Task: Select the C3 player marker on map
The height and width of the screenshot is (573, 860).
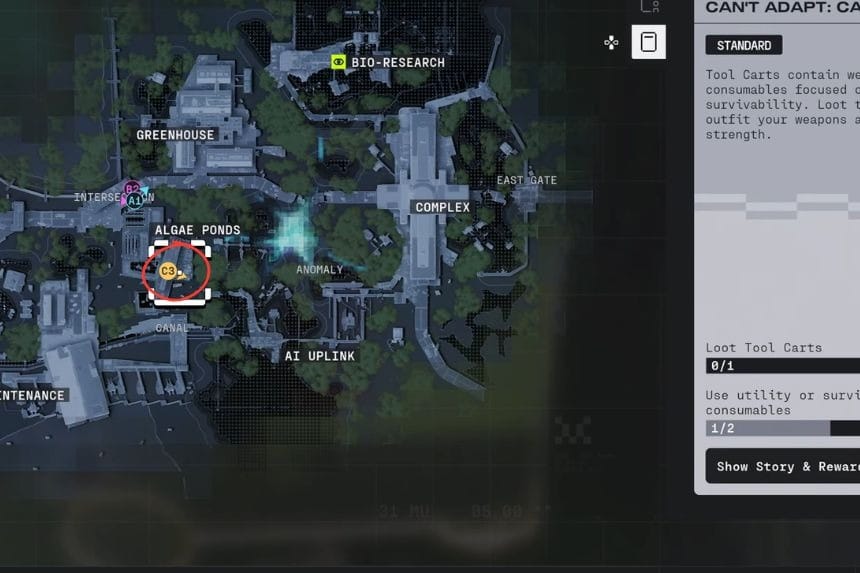Action: pyautogui.click(x=168, y=271)
